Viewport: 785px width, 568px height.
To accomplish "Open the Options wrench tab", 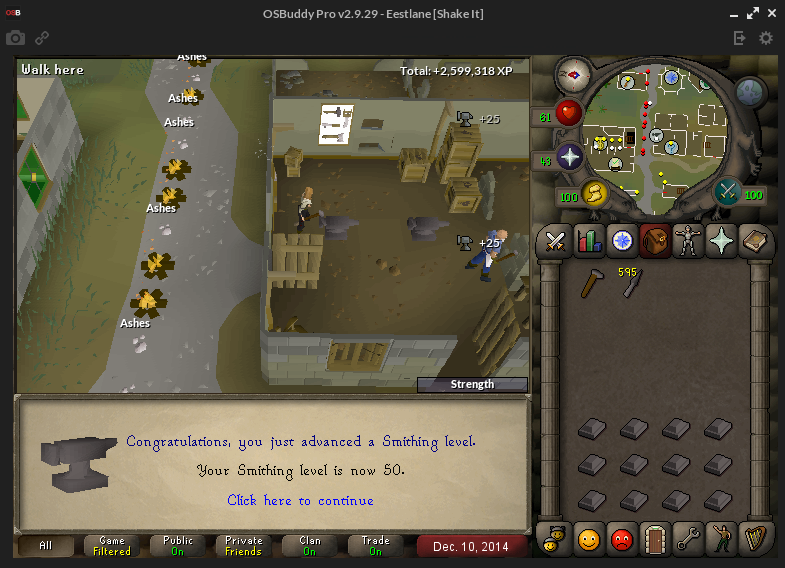I will coord(687,539).
